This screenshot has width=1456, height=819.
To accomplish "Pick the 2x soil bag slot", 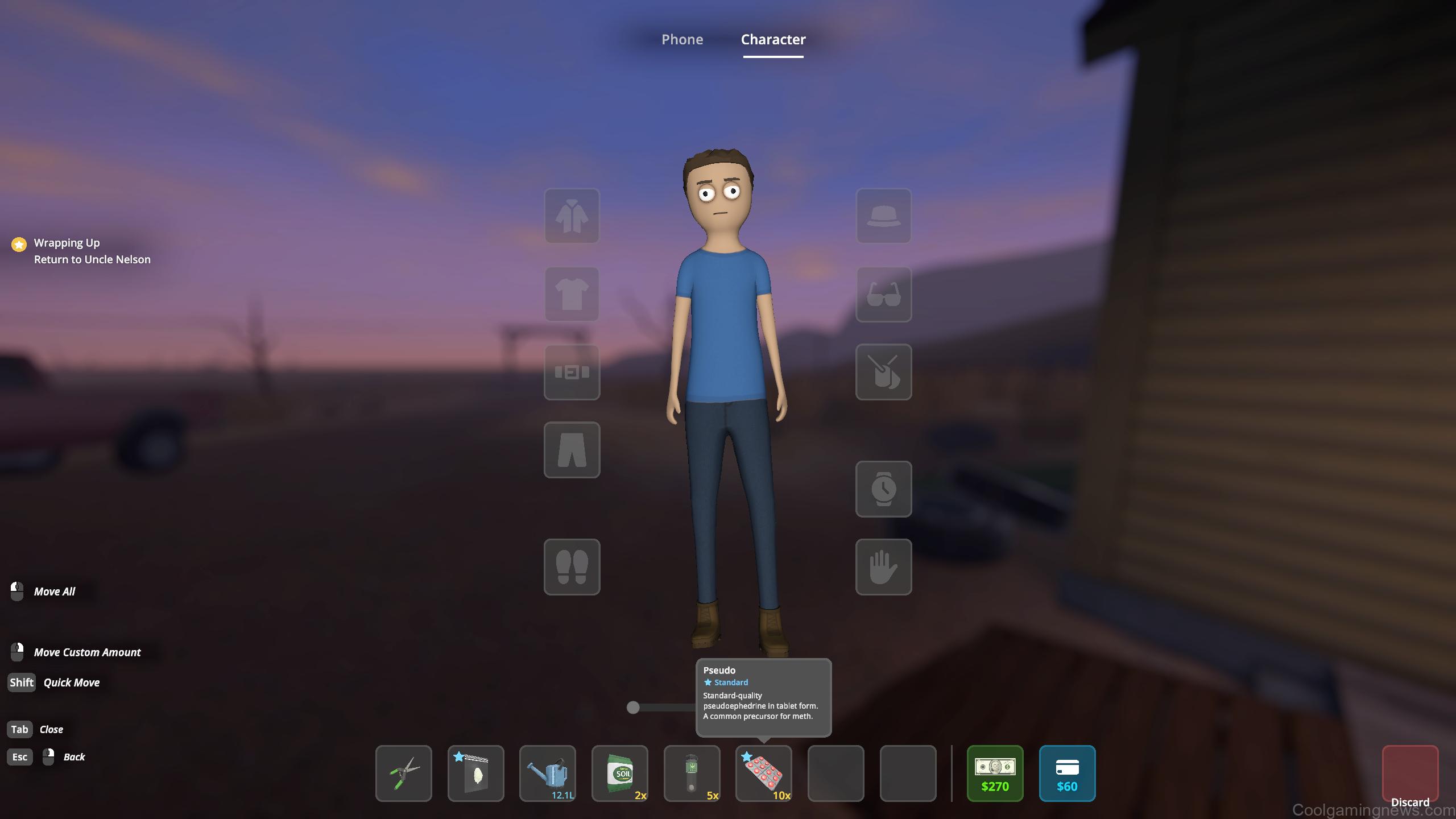I will point(620,773).
